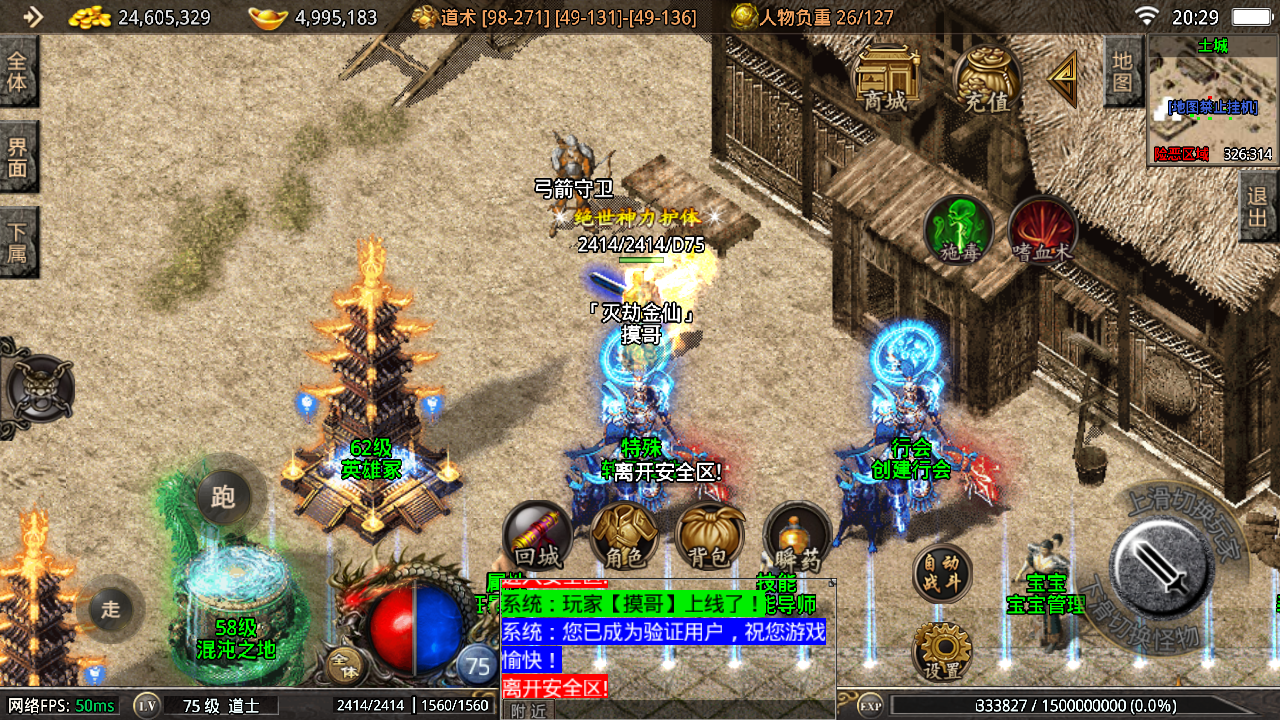Open the 设置 settings gear
Image resolution: width=1280 pixels, height=720 pixels.
(x=942, y=652)
